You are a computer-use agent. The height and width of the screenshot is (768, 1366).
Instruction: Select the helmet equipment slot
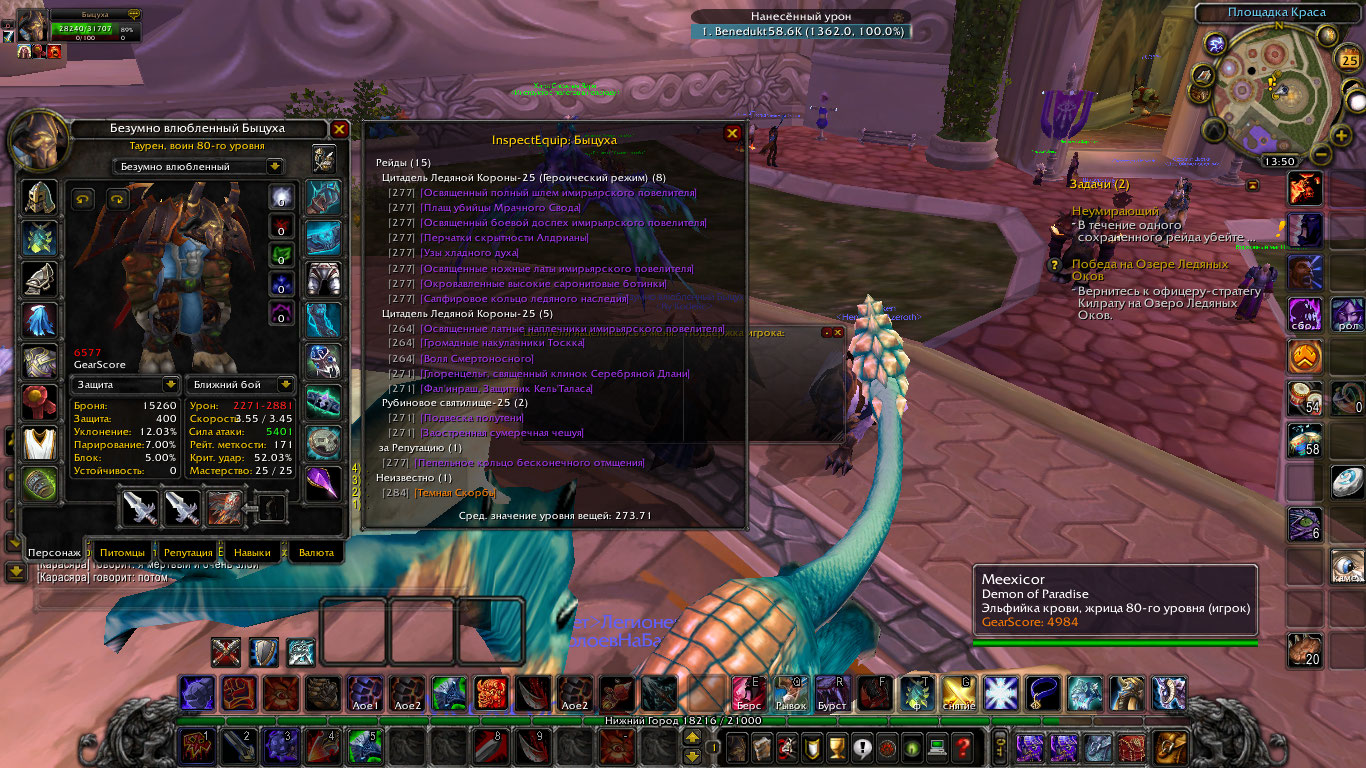tap(41, 198)
